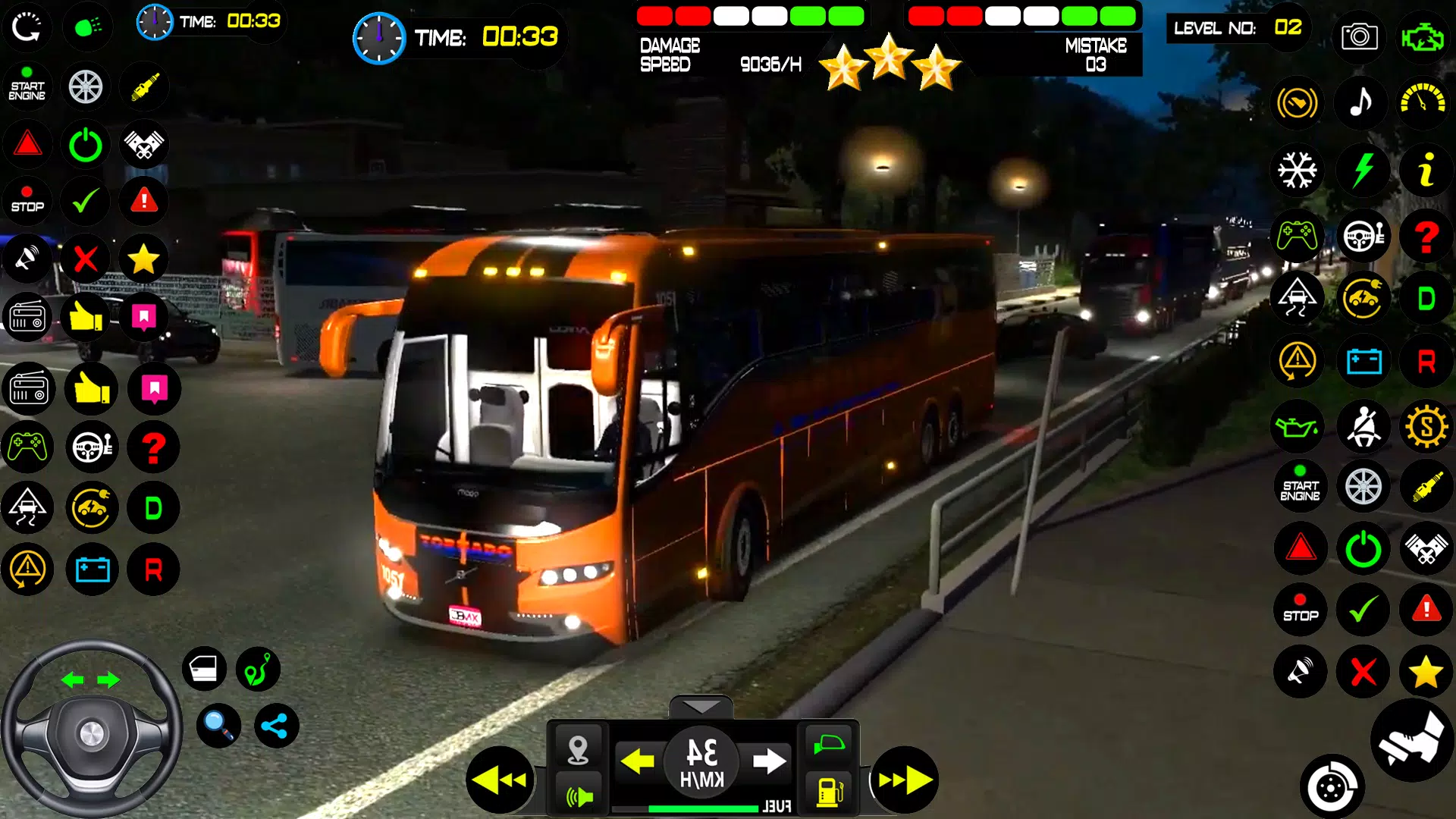The image size is (1456, 819).
Task: Select the green oil can icon
Action: [x=1298, y=427]
